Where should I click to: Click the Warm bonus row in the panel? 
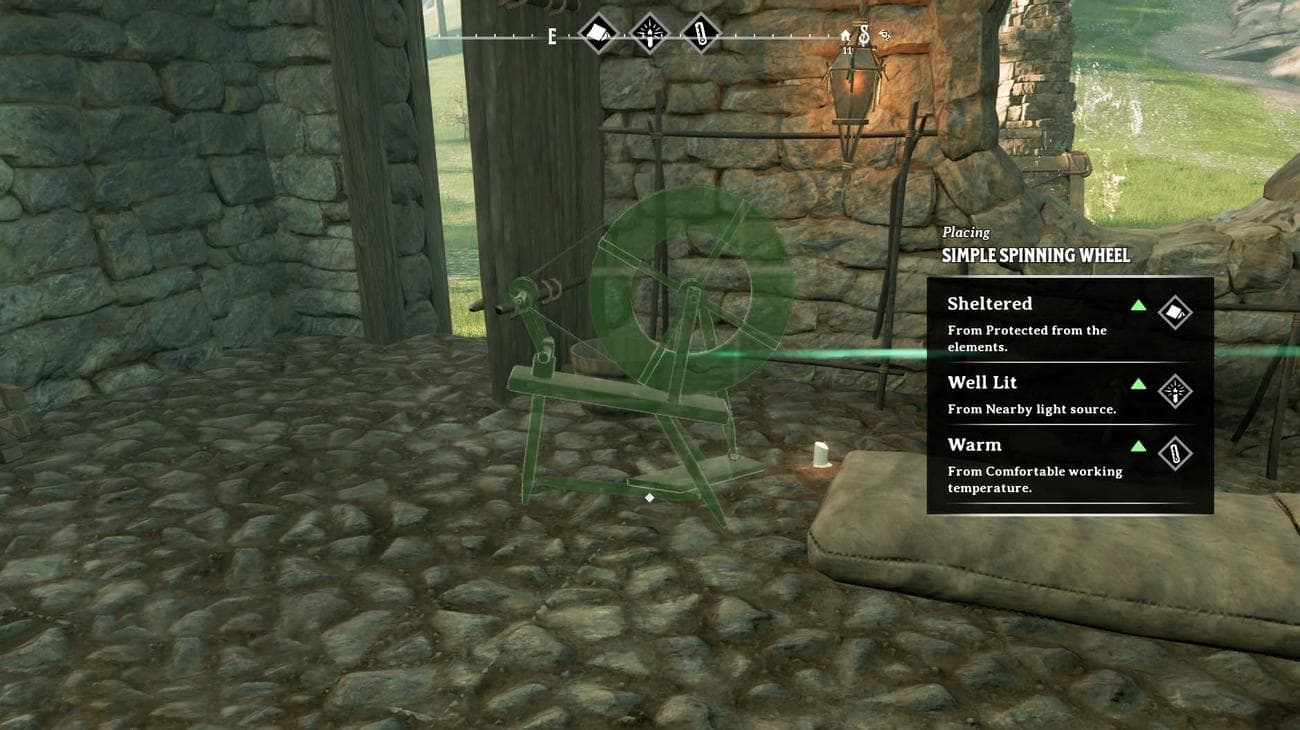[1069, 464]
